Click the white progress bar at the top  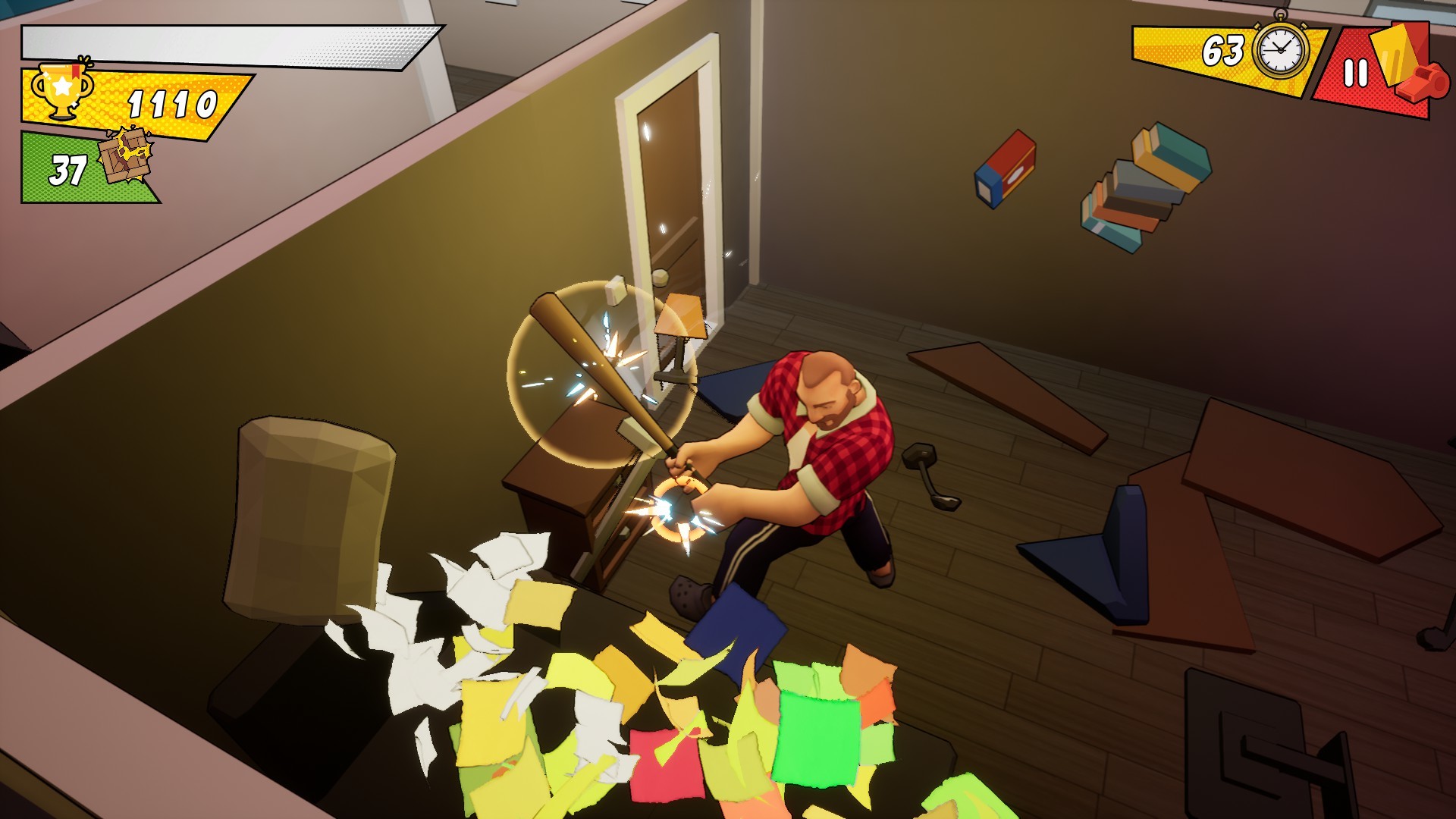[x=227, y=38]
